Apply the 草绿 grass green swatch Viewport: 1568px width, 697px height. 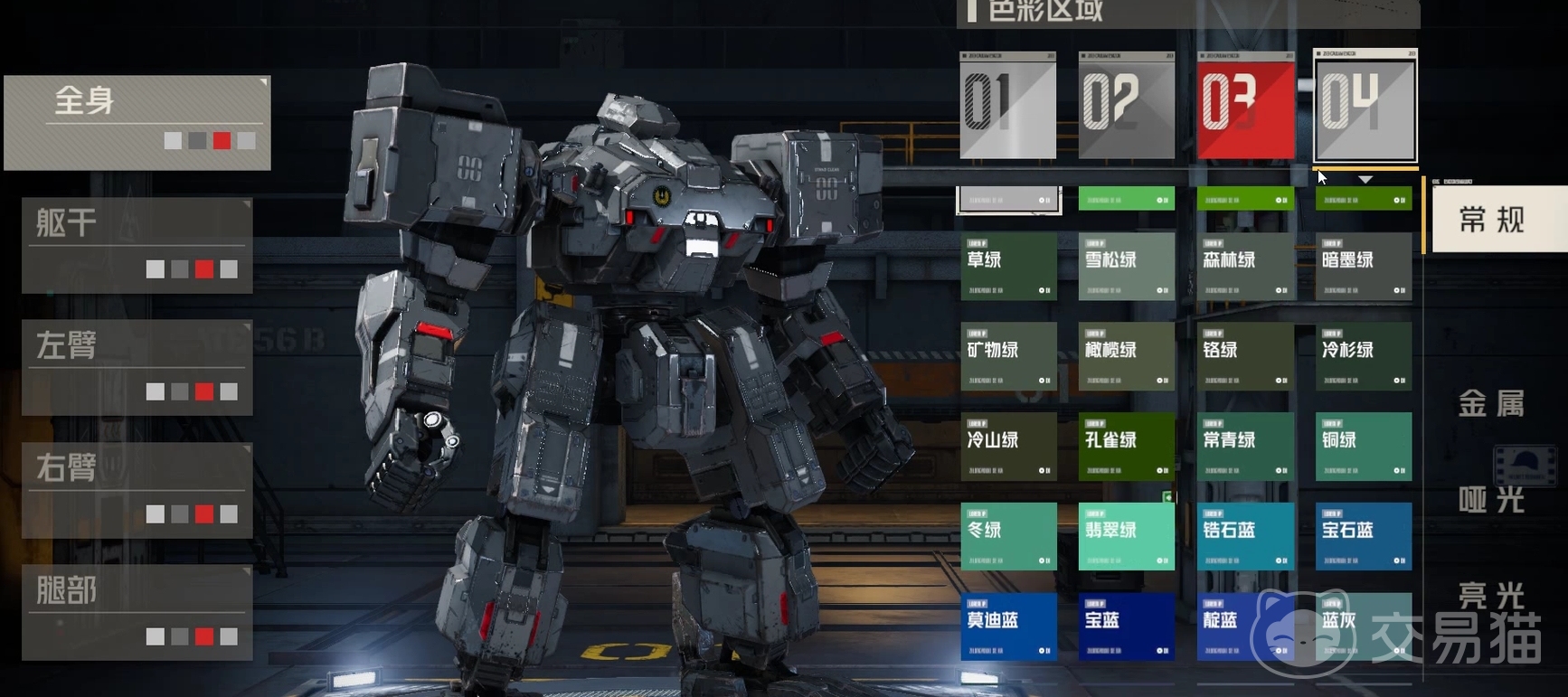pos(1008,267)
